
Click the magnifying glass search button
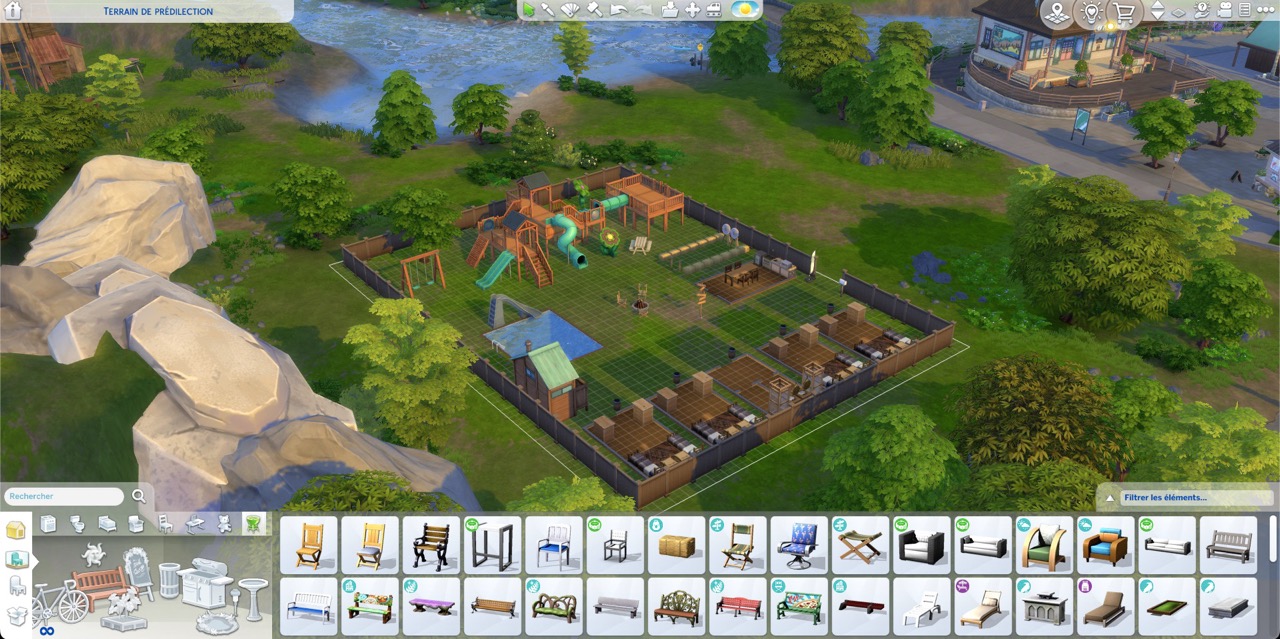138,496
